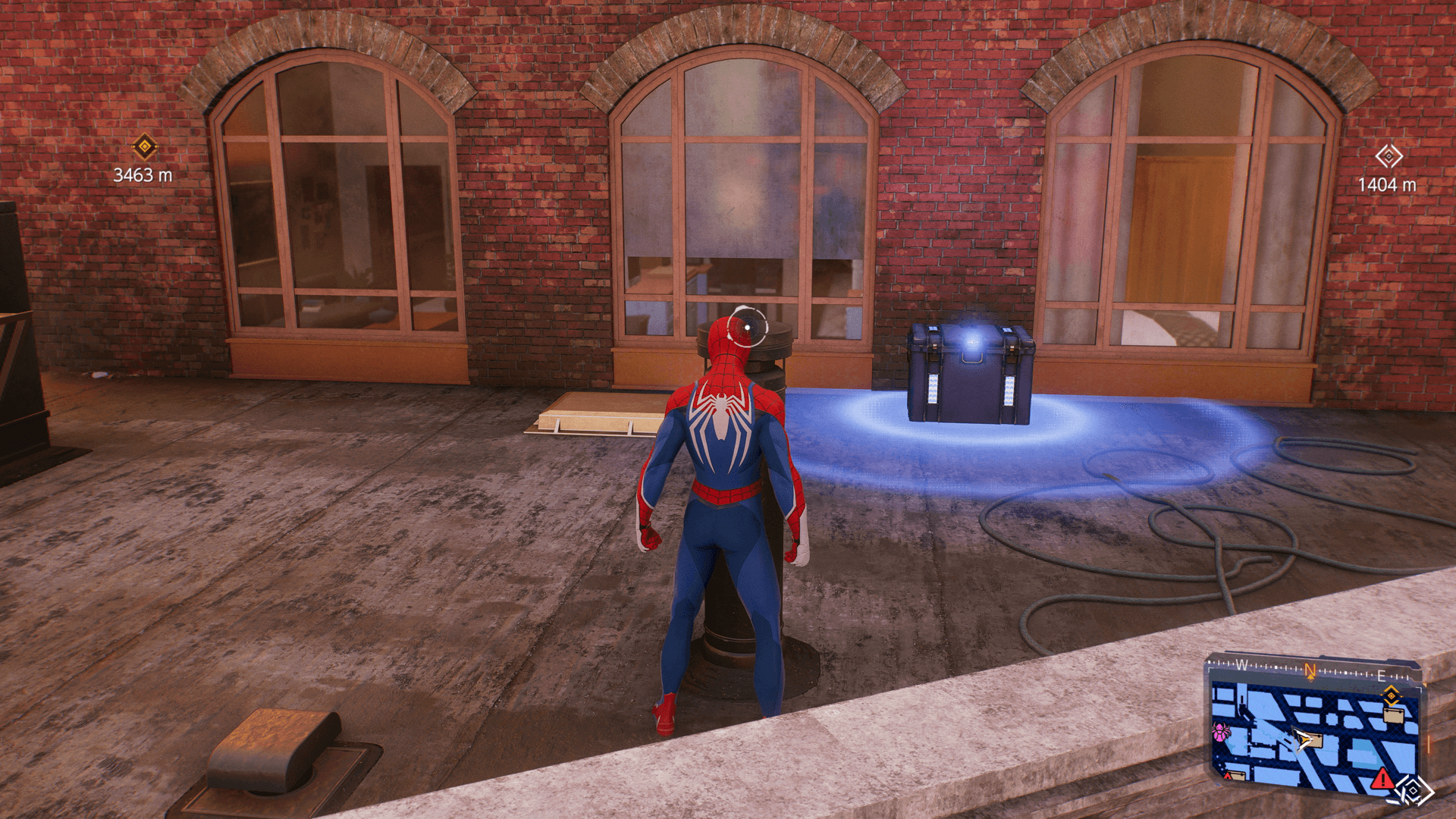Image resolution: width=1456 pixels, height=819 pixels.
Task: Click the red warning triangle beside the white diamond
Action: pyautogui.click(x=1382, y=778)
